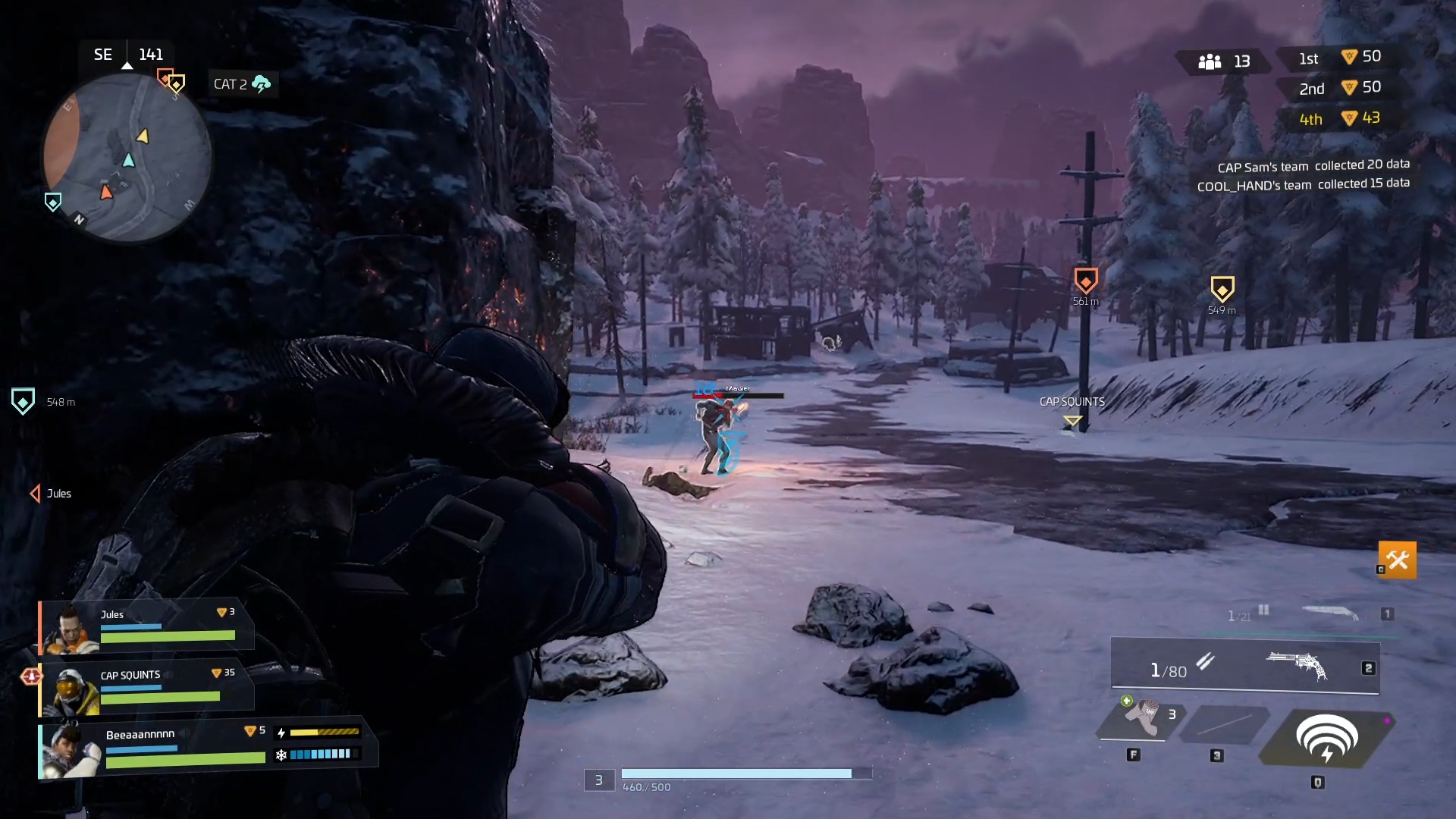Viewport: 1456px width, 819px height.
Task: Click the SE compass heading marker
Action: coord(102,54)
